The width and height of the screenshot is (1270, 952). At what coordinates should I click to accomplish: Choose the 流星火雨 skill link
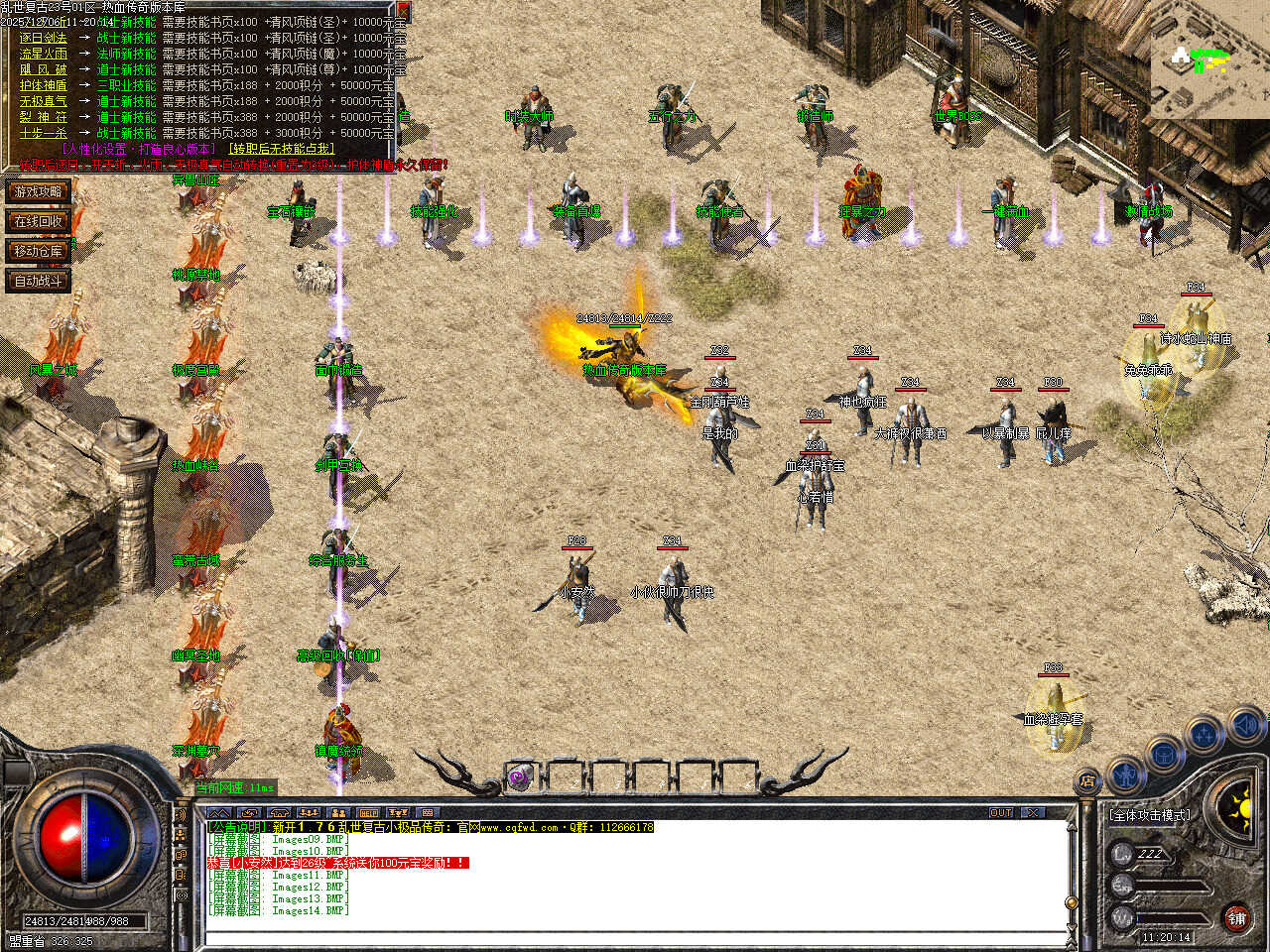(x=44, y=54)
